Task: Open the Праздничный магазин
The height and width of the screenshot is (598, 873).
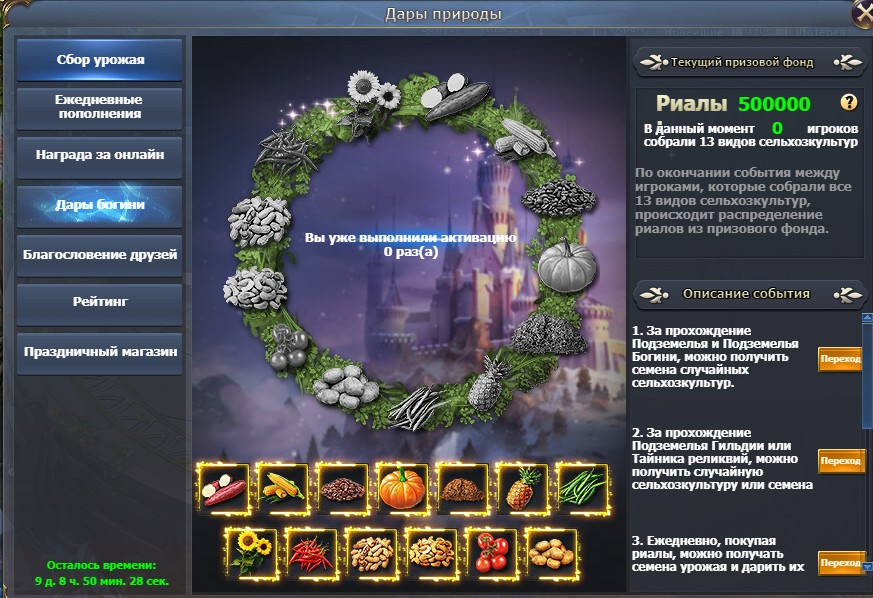Action: (x=100, y=352)
